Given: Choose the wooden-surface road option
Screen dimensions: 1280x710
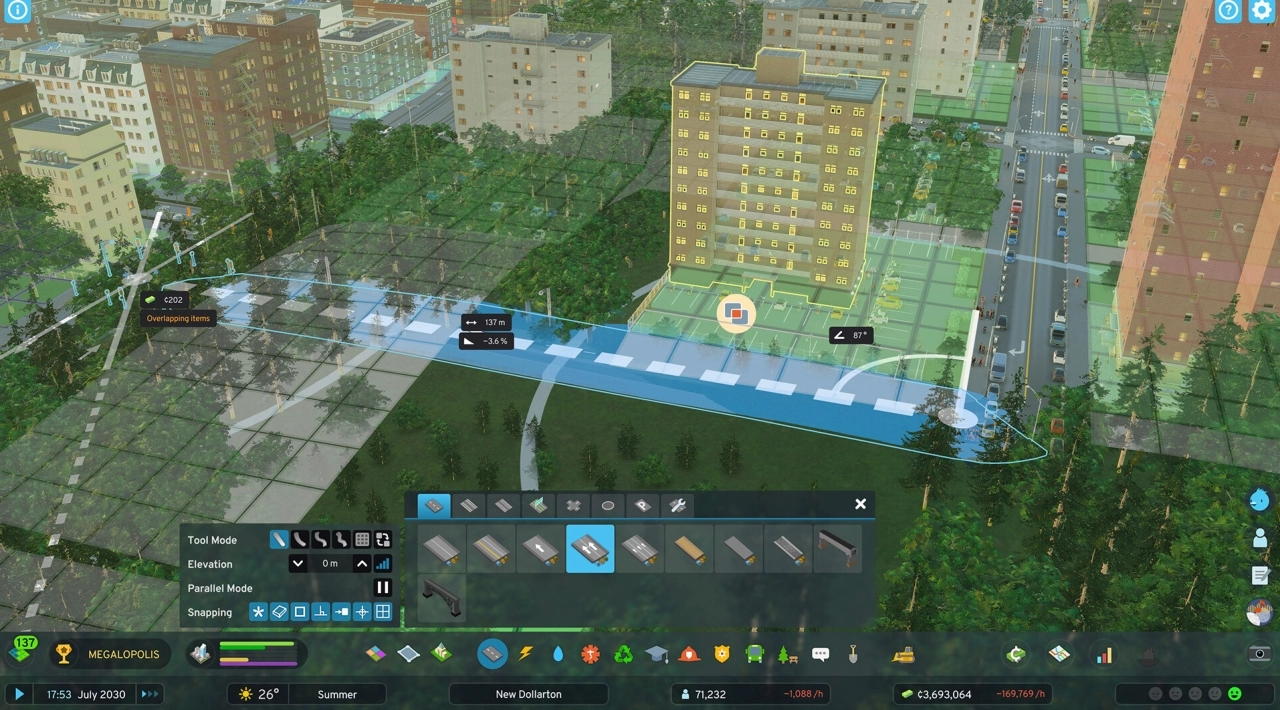Looking at the screenshot, I should point(689,548).
